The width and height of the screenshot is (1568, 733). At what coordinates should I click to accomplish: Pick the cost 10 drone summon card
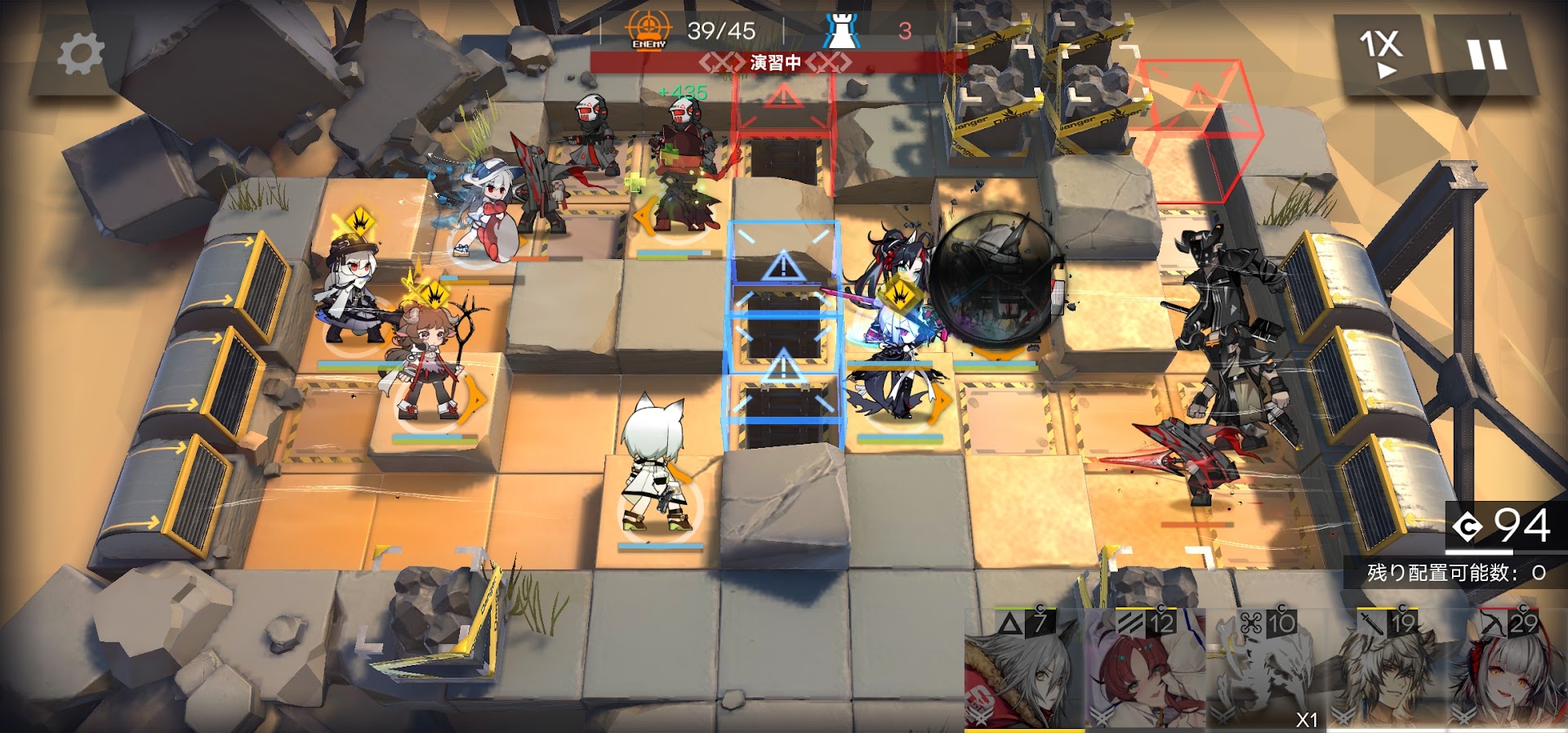(1266, 668)
